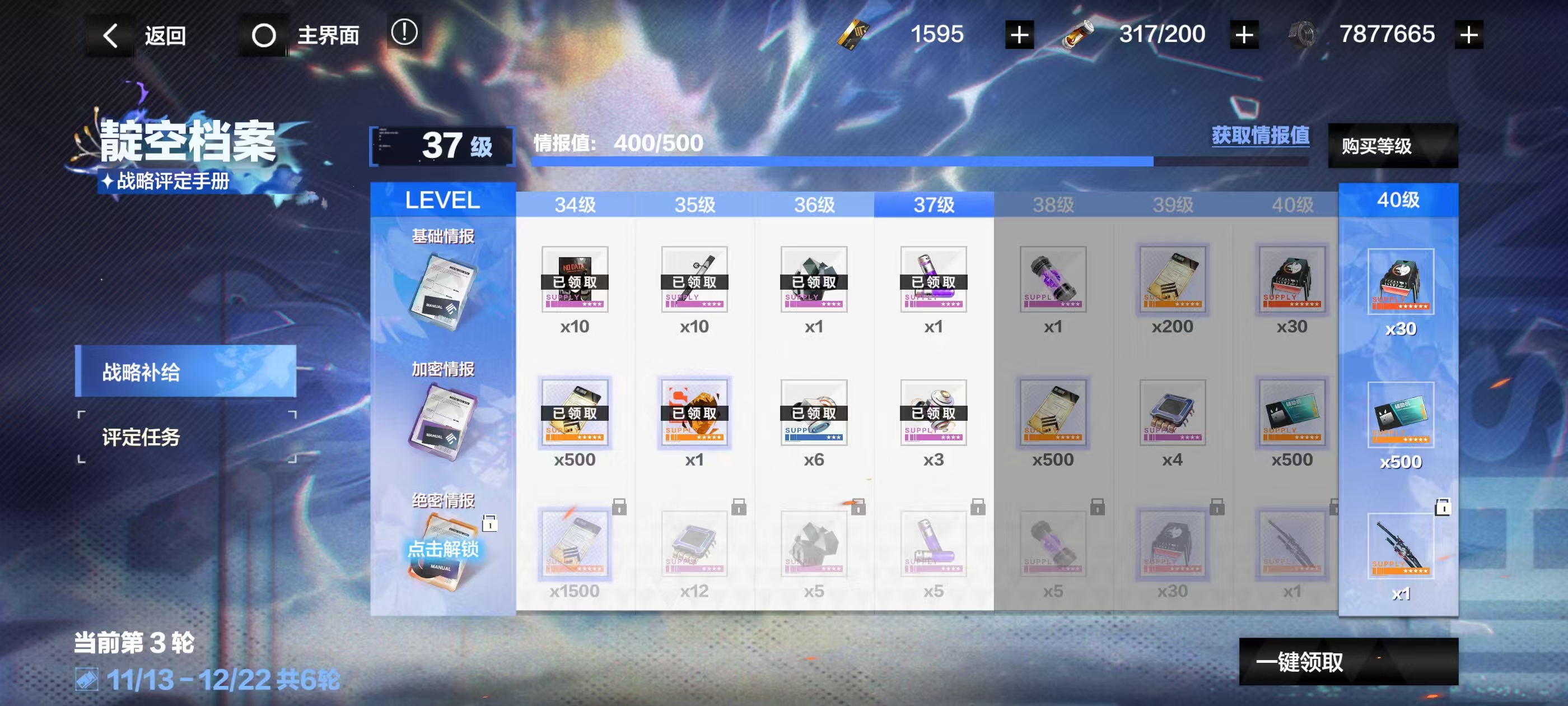
Task: Unlock 绝密情报 via 点击解锁
Action: pos(443,550)
